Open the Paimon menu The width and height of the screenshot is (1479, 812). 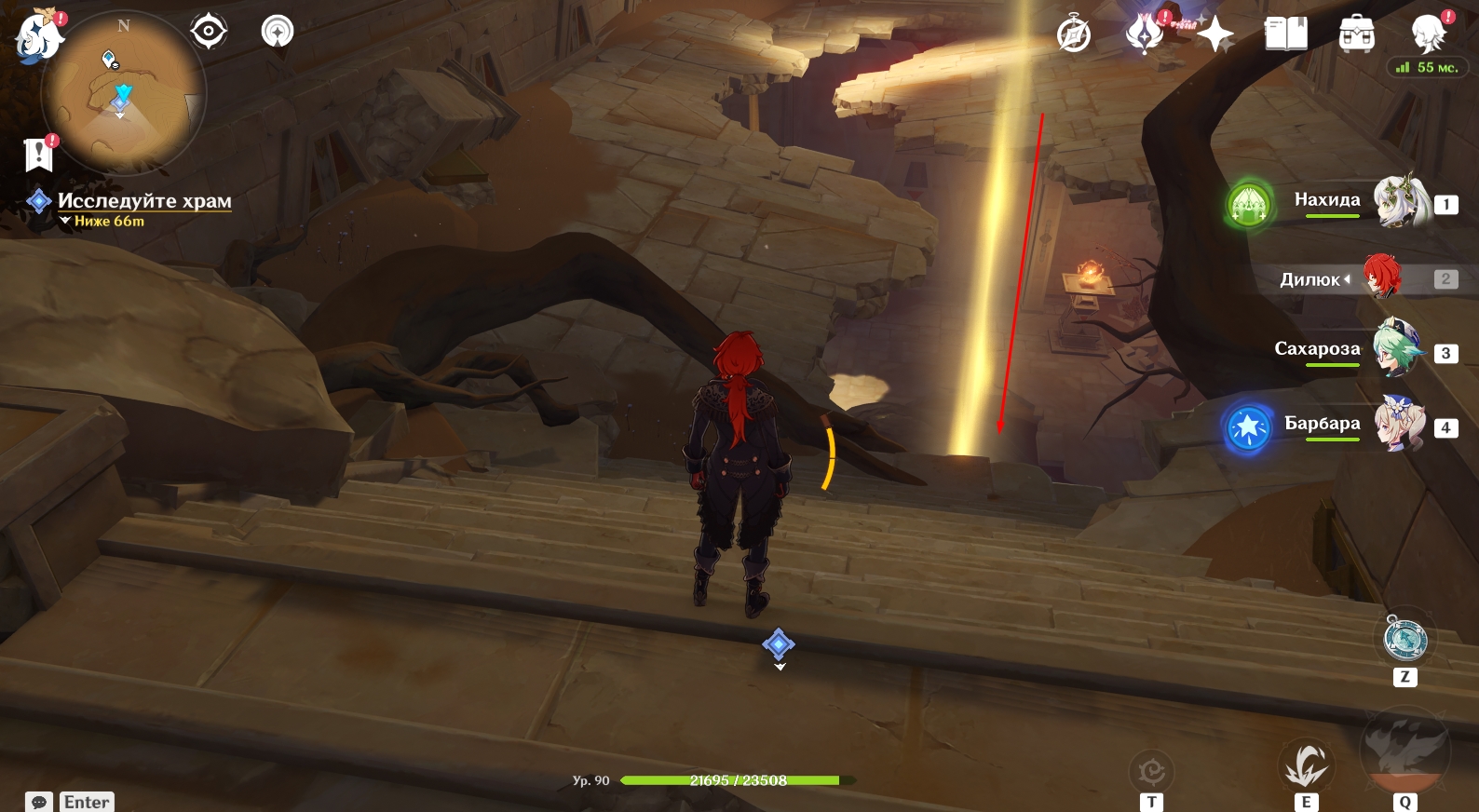(x=38, y=37)
